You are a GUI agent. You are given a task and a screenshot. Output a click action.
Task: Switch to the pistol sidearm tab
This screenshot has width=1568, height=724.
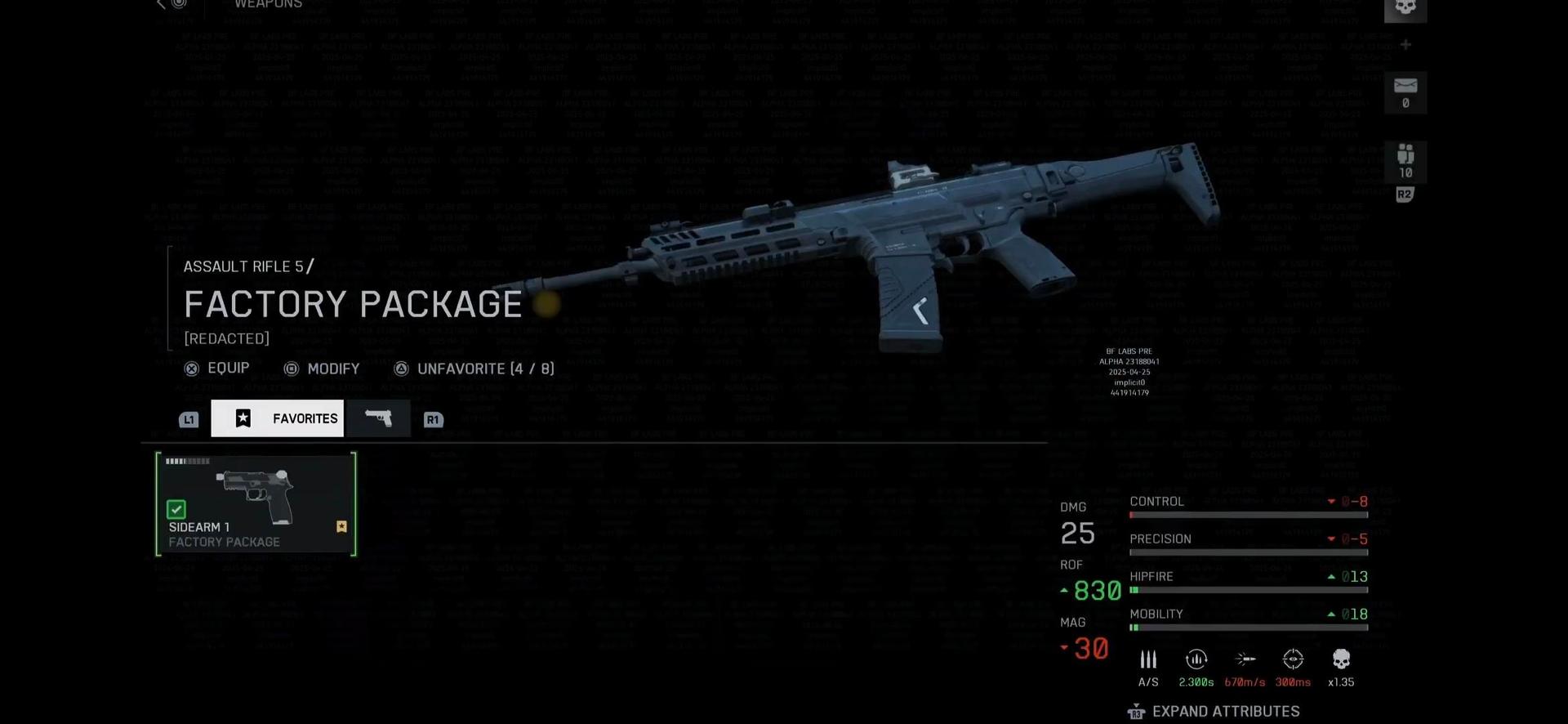(x=378, y=418)
